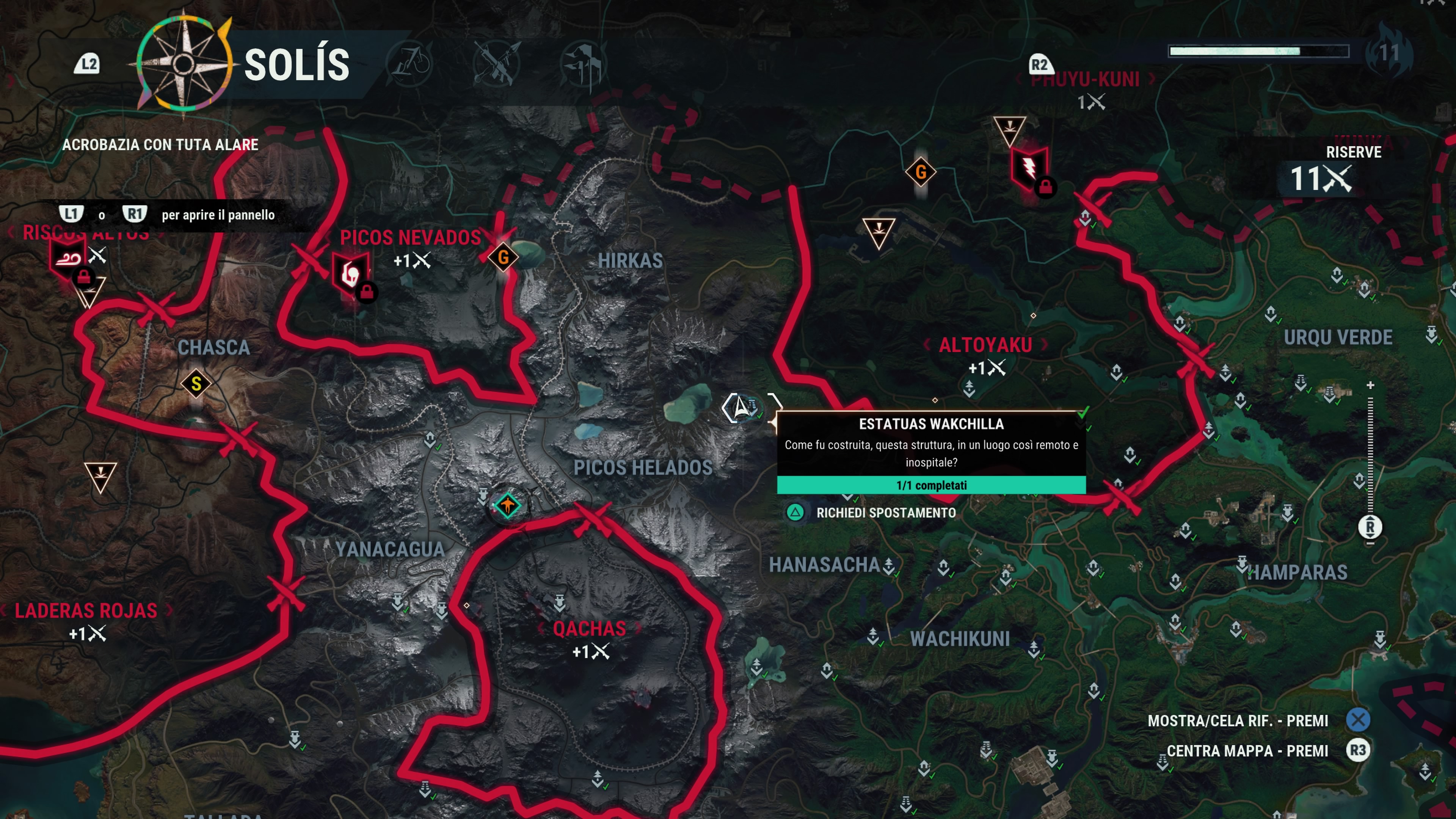Choose the Laderas Rojas region label
This screenshot has height=819, width=1456.
click(x=86, y=611)
